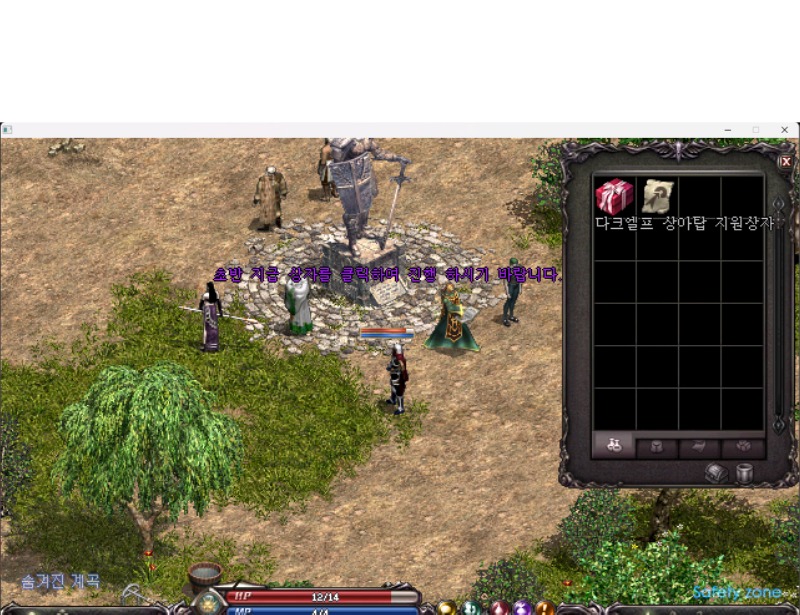Close the game window
800x615 pixels.
coord(785,130)
